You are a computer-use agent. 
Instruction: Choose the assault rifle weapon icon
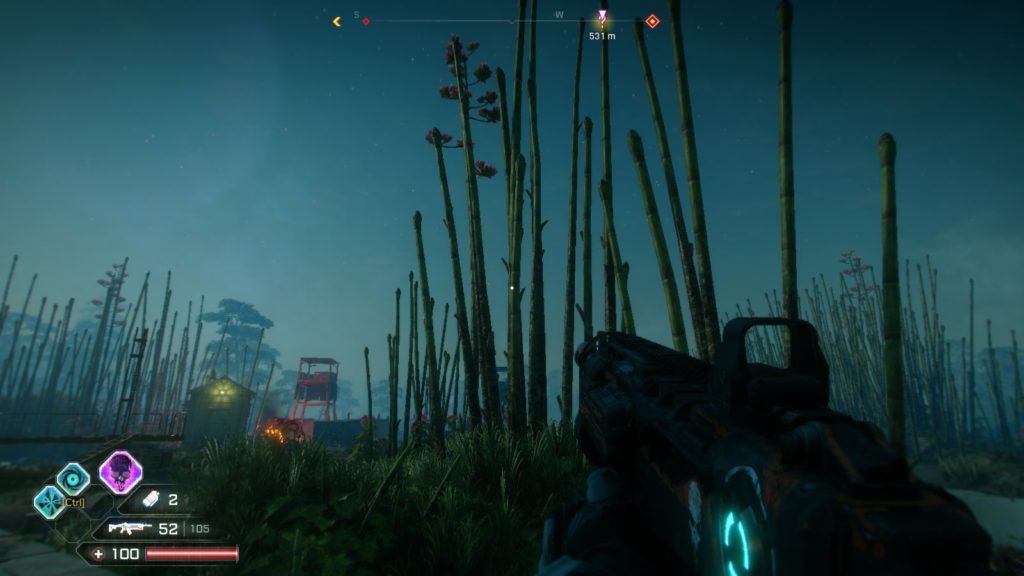(130, 528)
